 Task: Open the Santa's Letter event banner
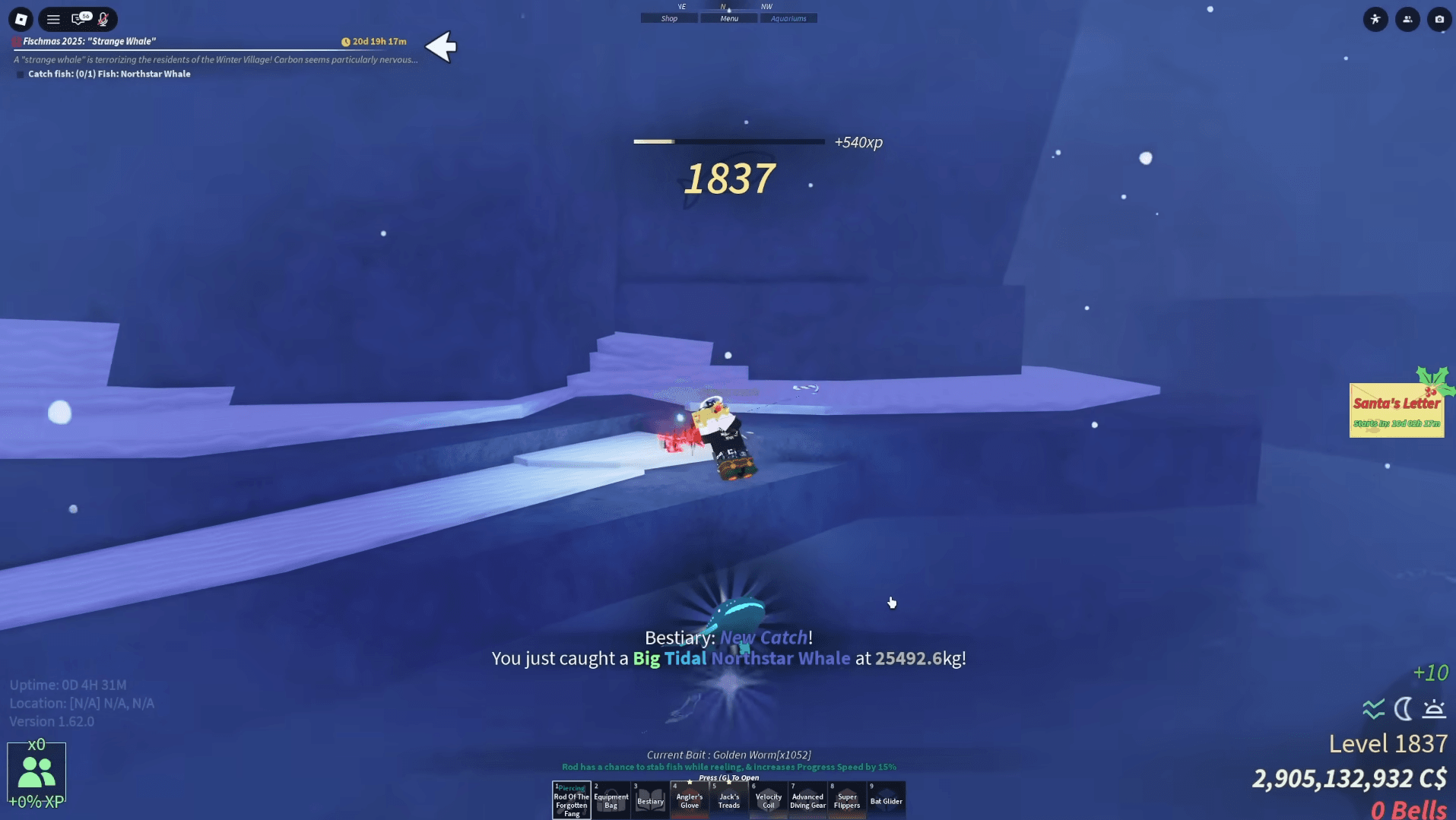click(x=1397, y=410)
